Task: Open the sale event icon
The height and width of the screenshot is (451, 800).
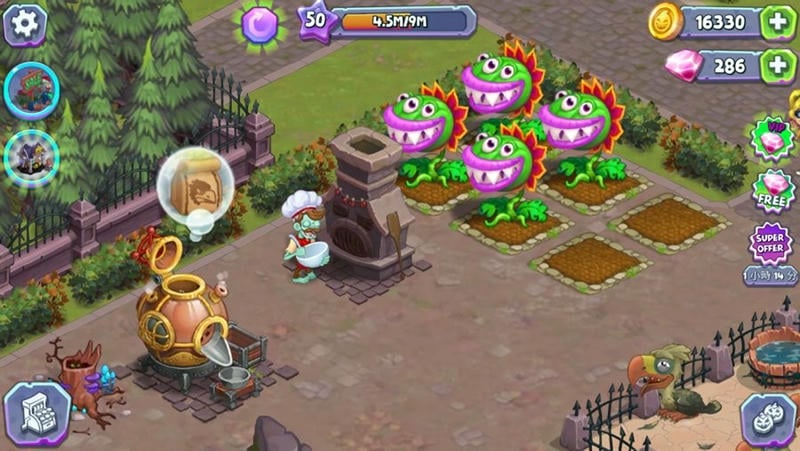Action: tap(32, 91)
